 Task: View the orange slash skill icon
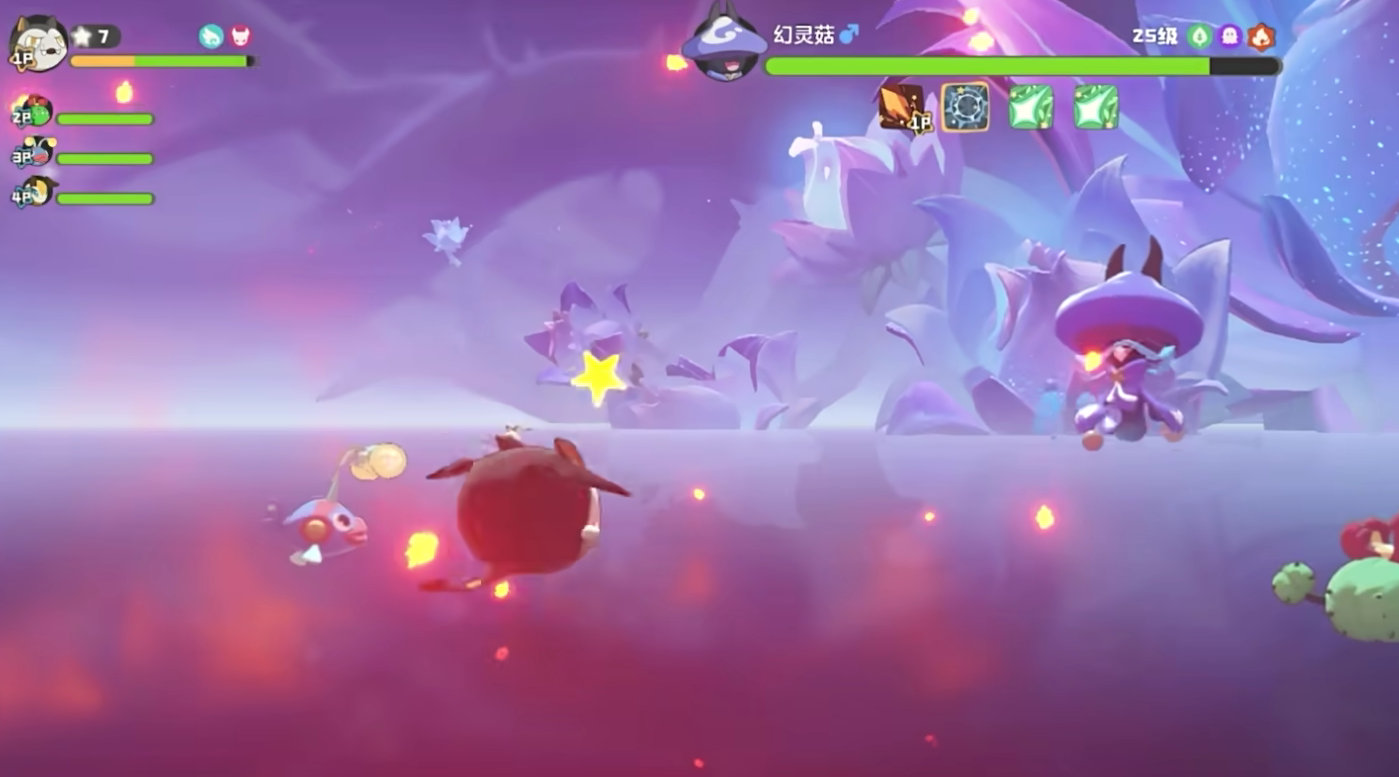(899, 107)
